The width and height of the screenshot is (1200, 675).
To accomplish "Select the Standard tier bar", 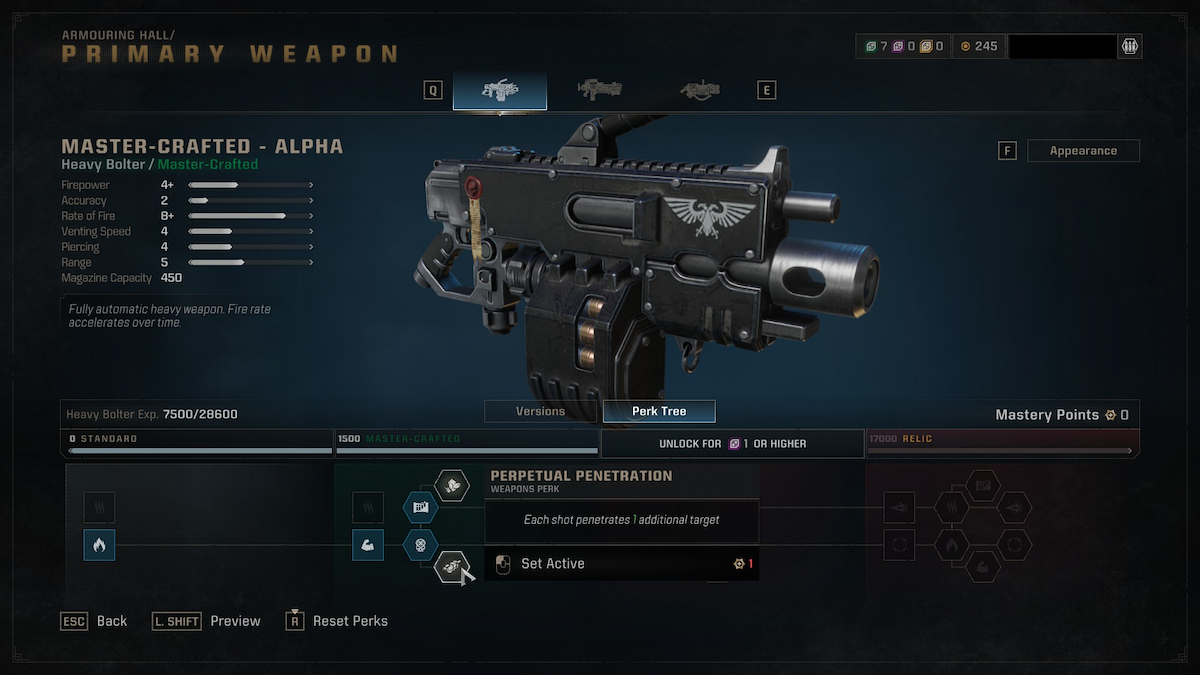I will 200,444.
